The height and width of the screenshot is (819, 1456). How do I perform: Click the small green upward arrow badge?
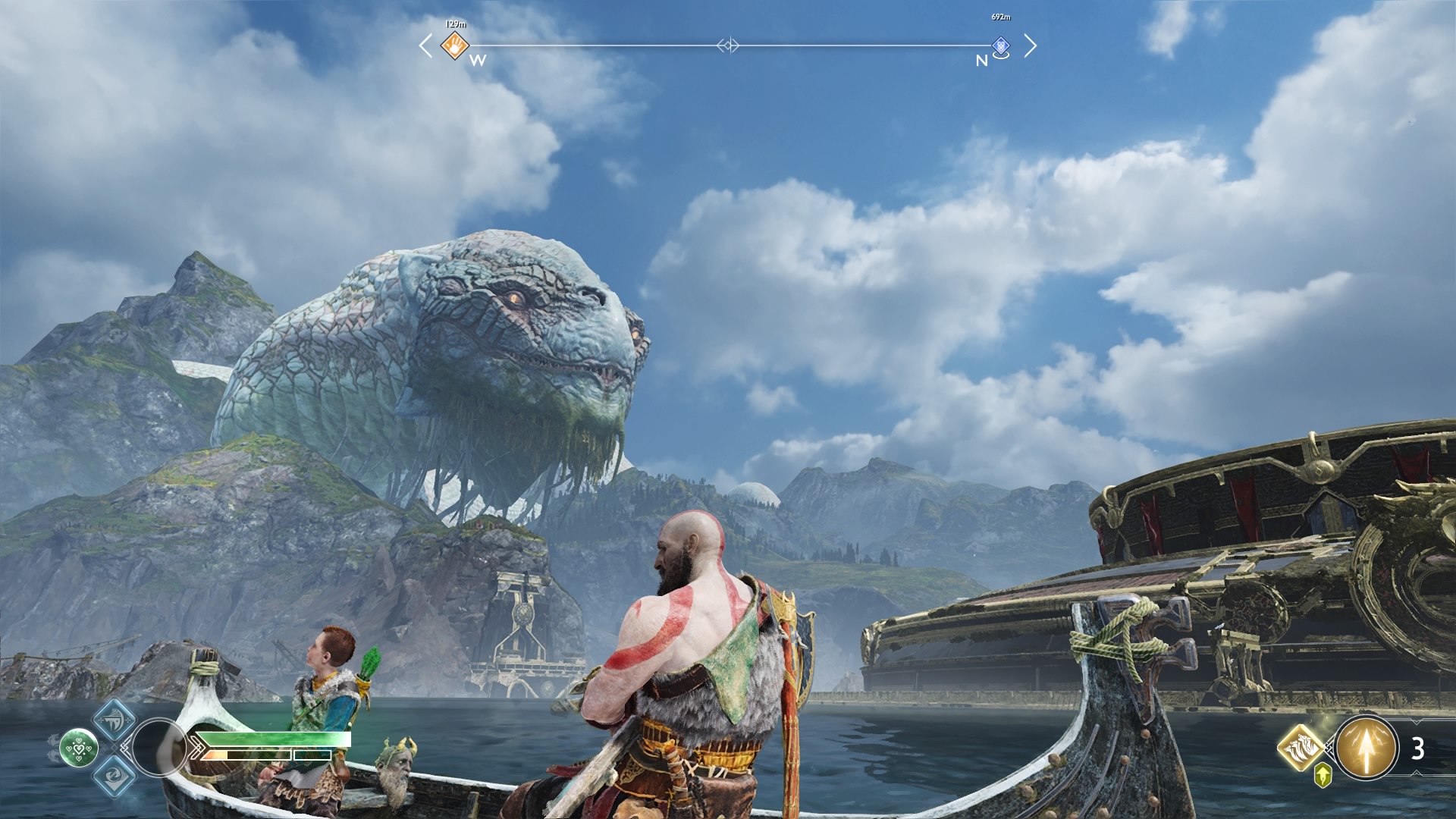1323,774
